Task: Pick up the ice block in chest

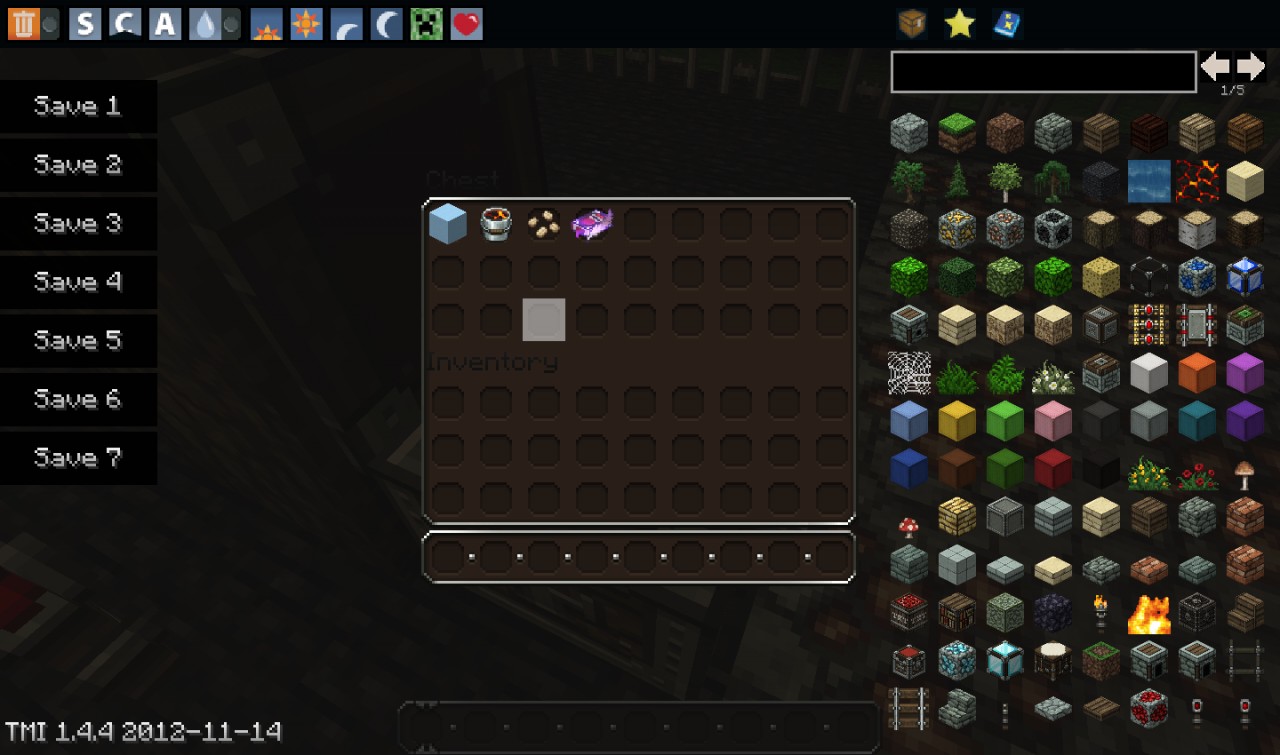Action: coord(448,224)
